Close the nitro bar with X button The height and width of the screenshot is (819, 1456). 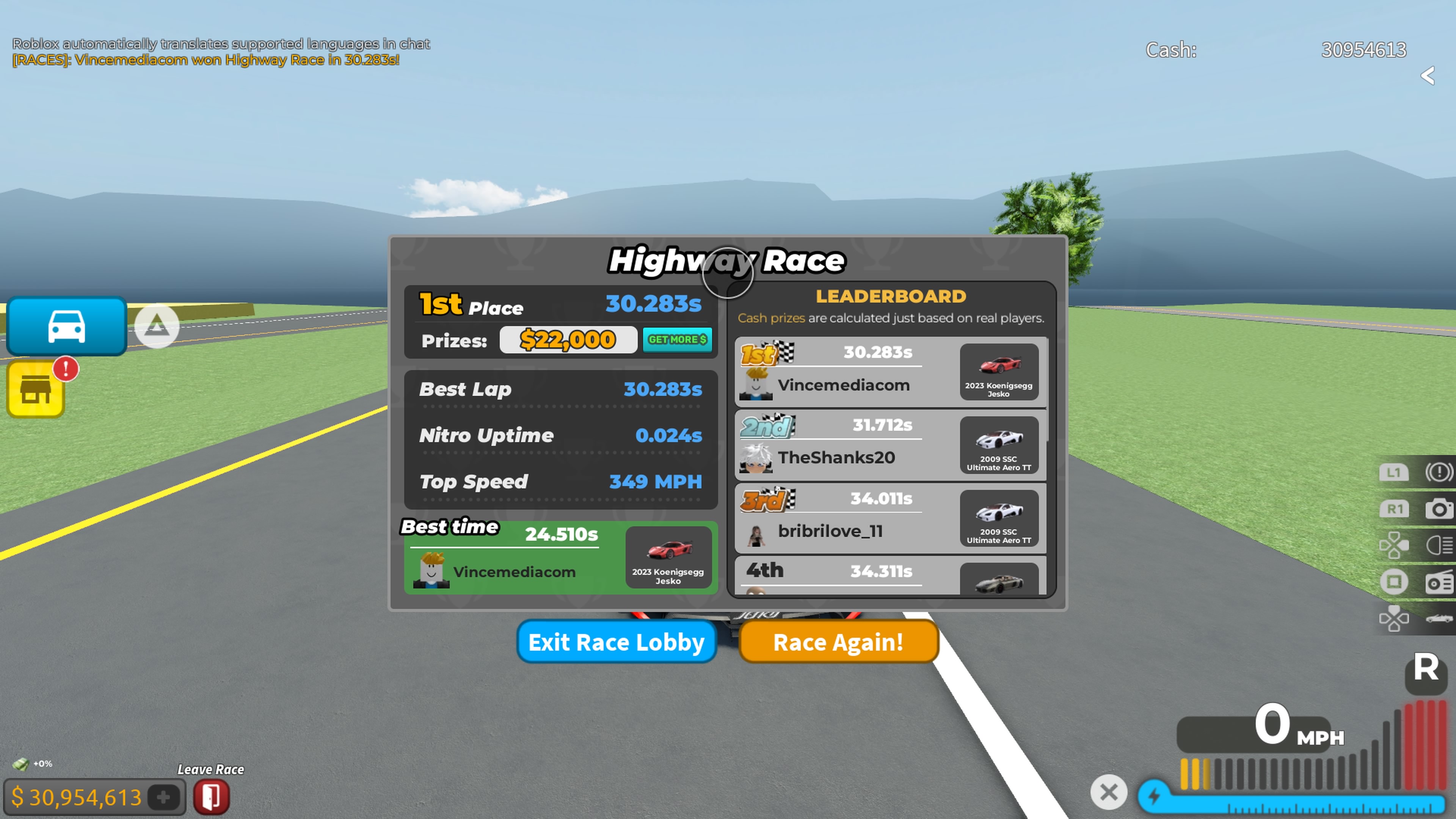1108,792
